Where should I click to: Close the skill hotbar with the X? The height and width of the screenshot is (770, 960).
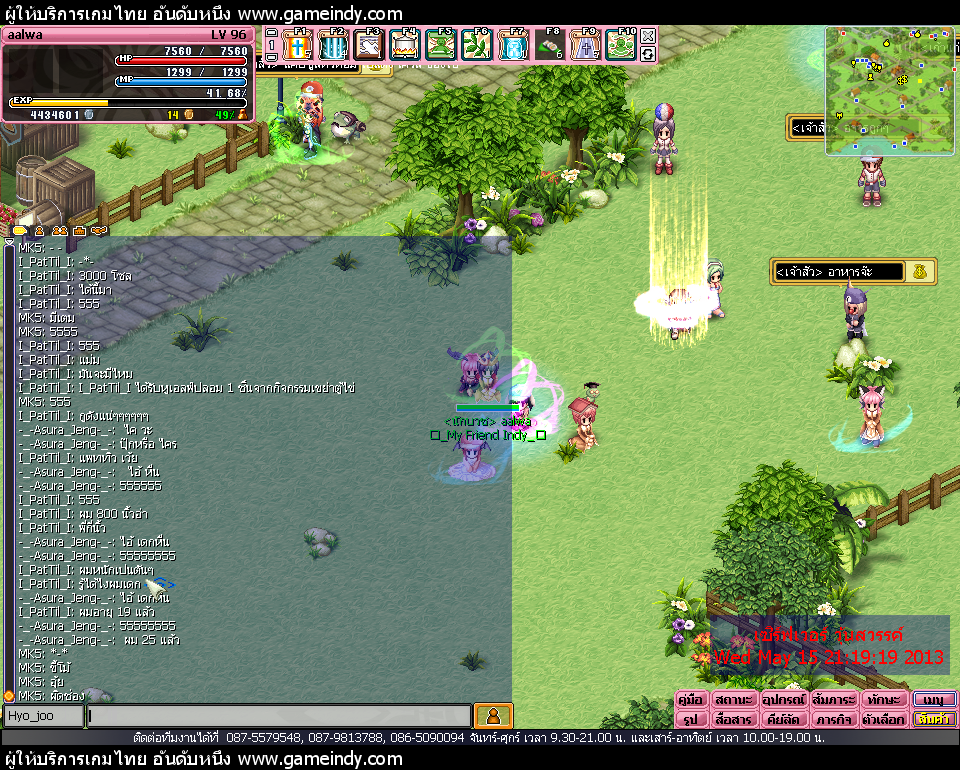pyautogui.click(x=648, y=36)
